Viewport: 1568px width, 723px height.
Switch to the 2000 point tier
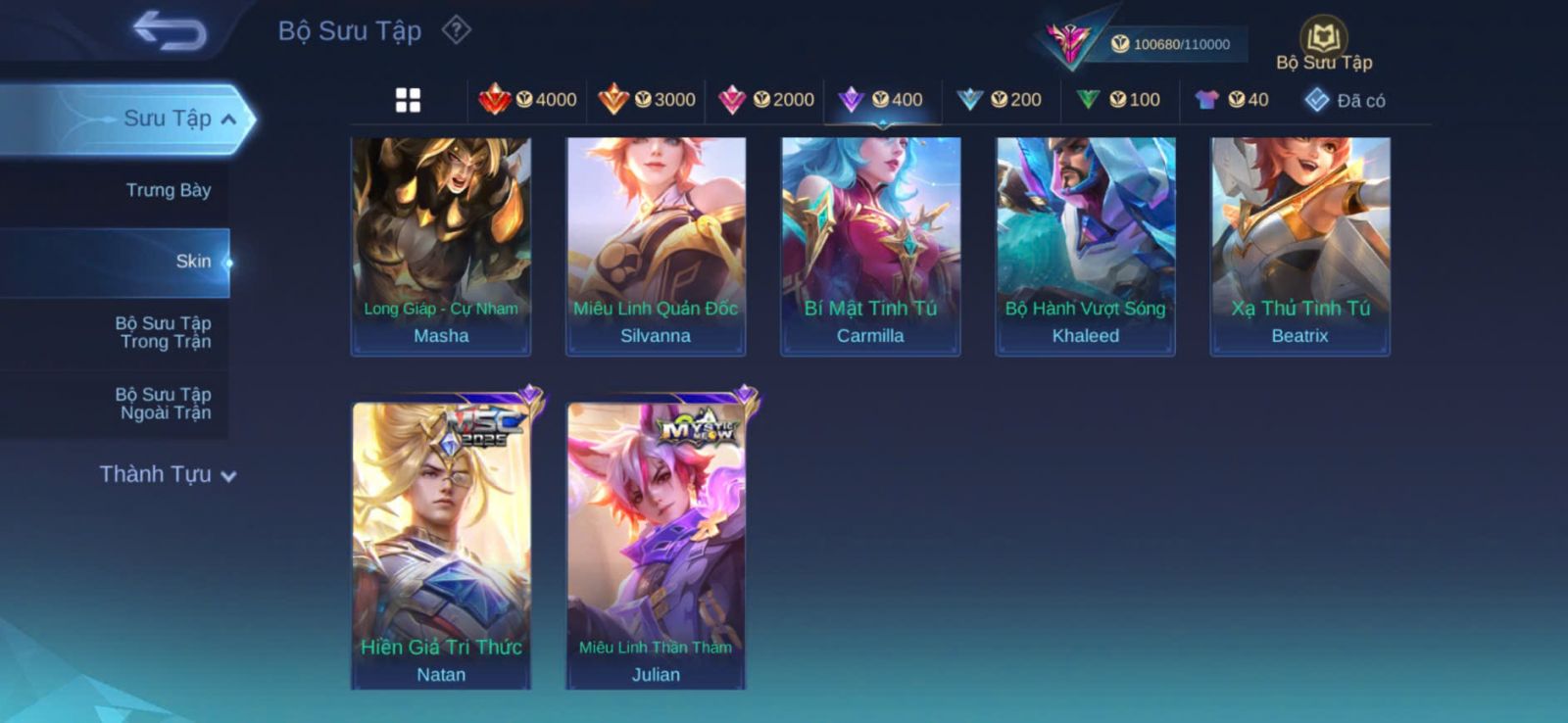coord(766,100)
